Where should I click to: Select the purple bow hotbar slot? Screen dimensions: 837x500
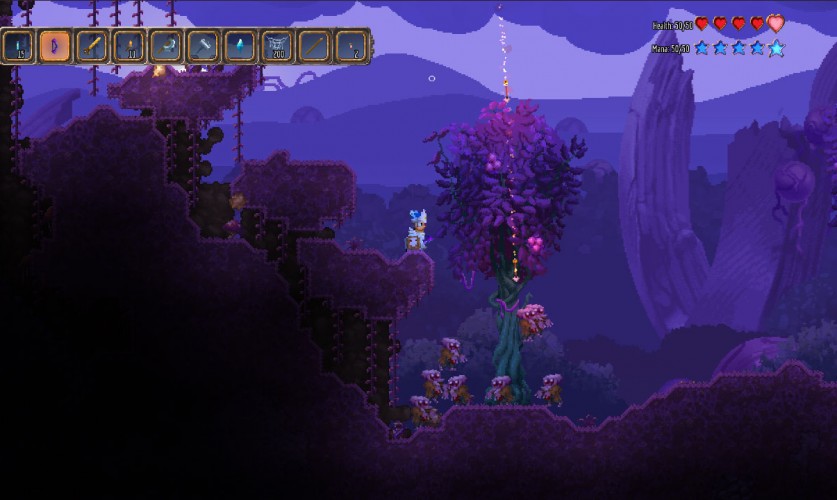[x=55, y=46]
